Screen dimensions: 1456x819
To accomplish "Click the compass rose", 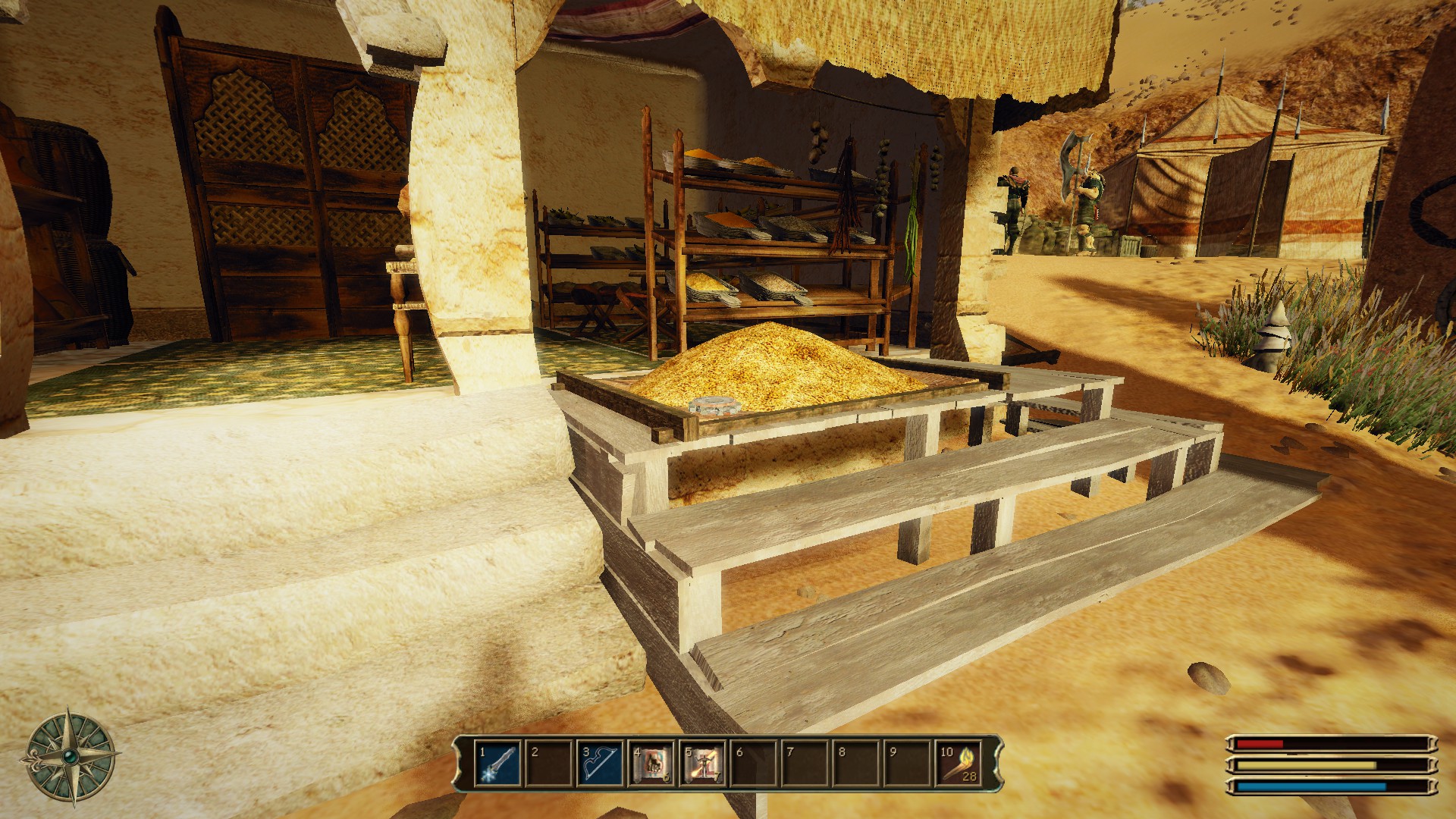I will [x=70, y=755].
